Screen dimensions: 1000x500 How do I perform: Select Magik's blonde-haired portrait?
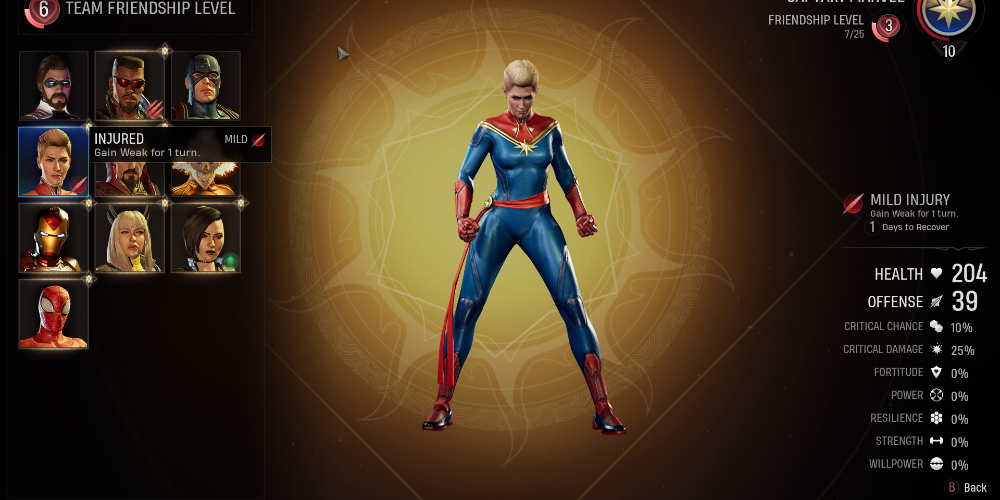129,238
